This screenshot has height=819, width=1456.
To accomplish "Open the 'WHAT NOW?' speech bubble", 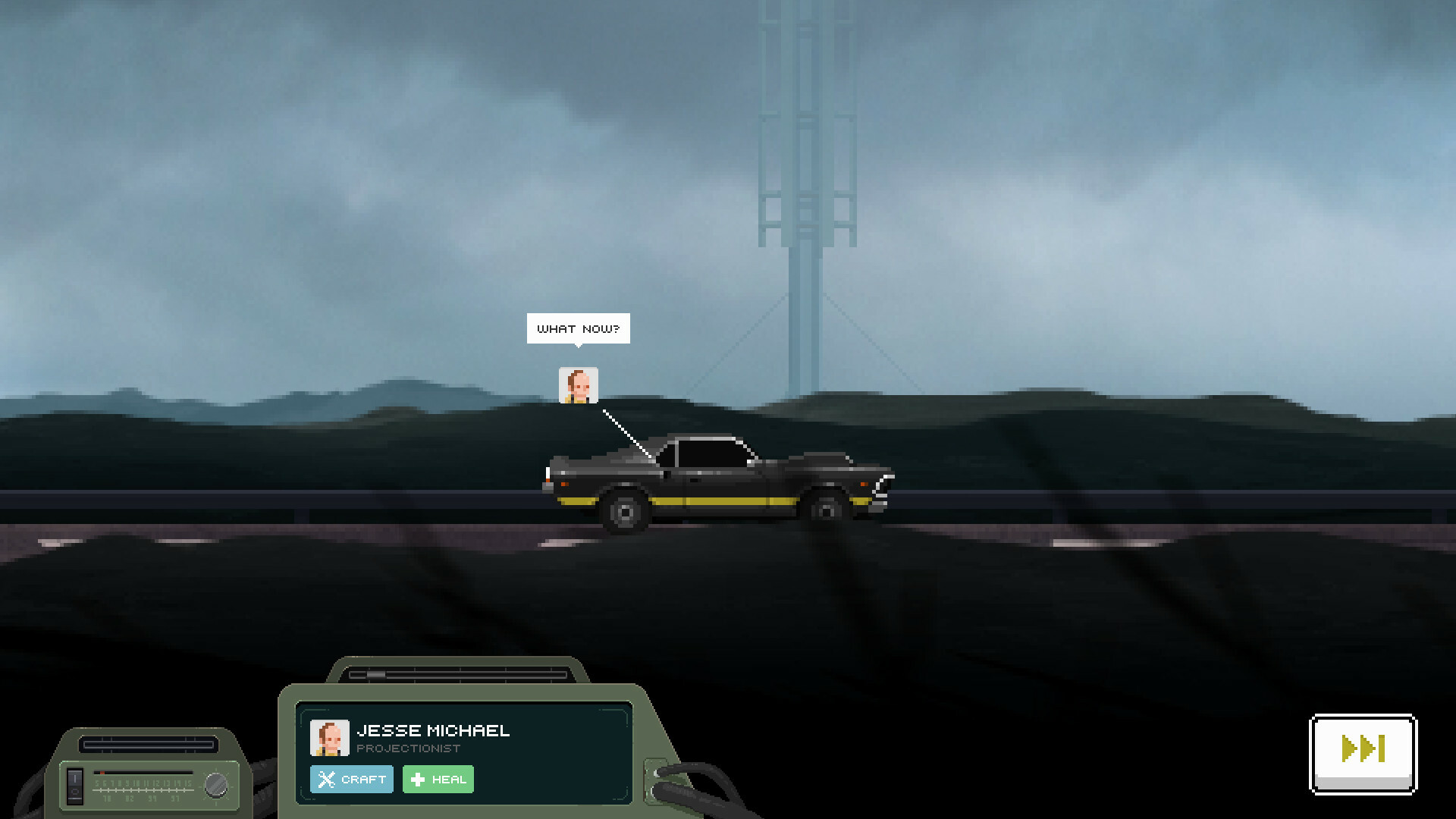I will pos(578,328).
